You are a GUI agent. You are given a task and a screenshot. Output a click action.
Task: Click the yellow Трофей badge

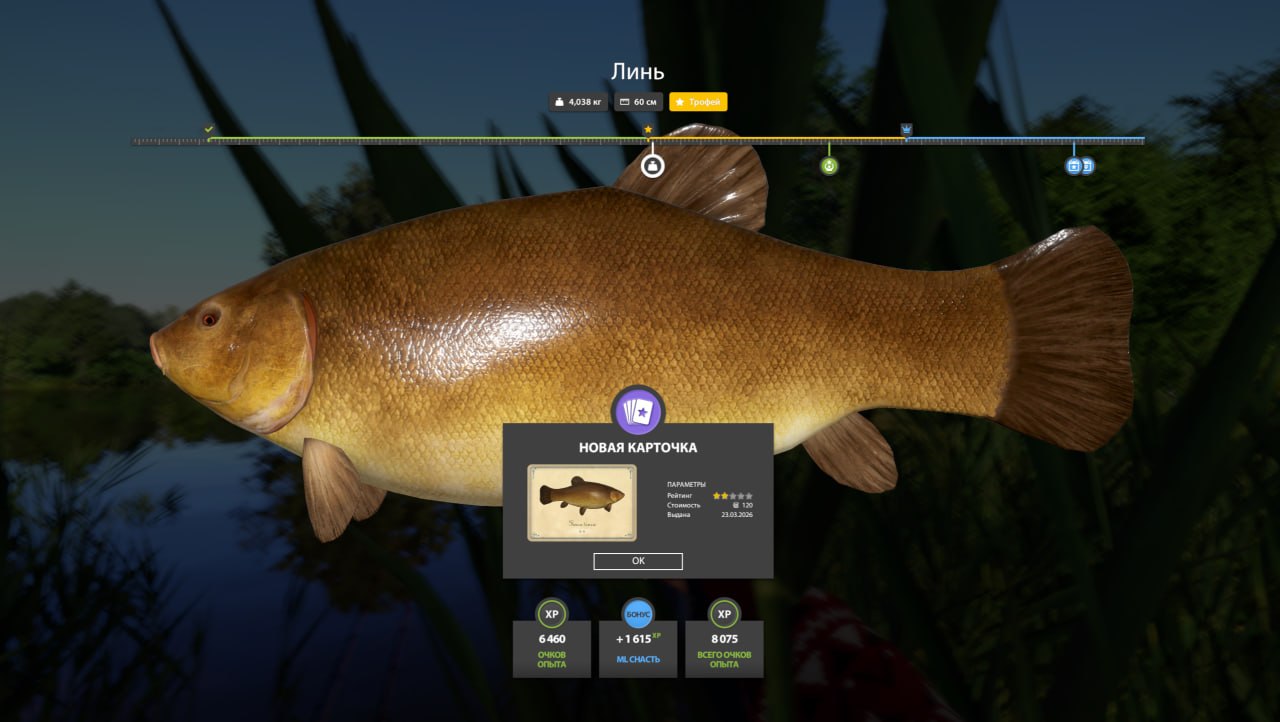point(698,102)
